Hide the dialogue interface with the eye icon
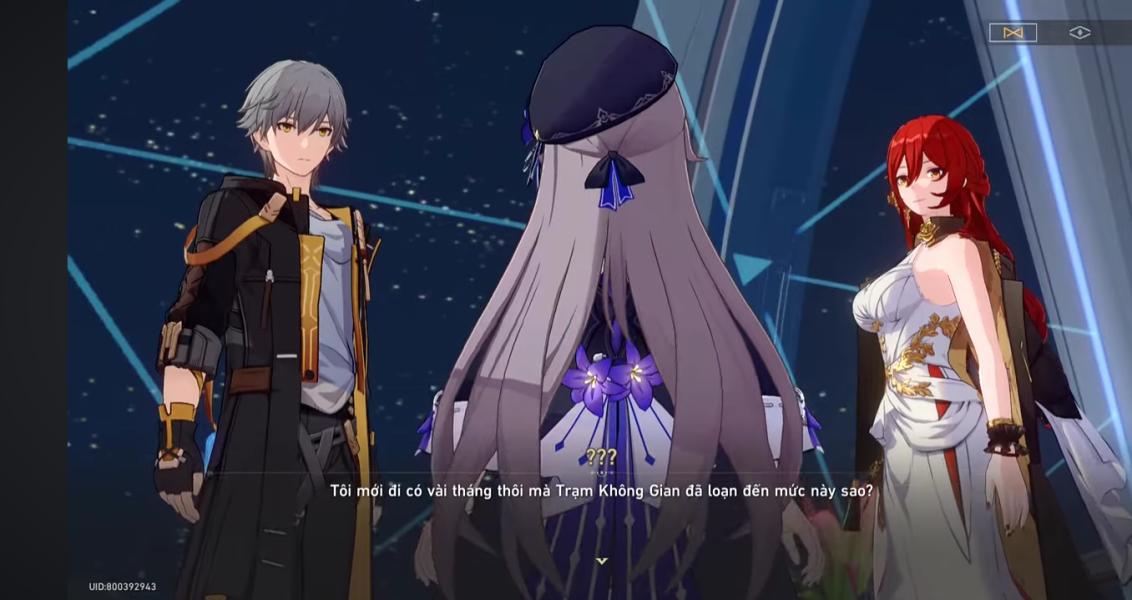 pos(1079,33)
